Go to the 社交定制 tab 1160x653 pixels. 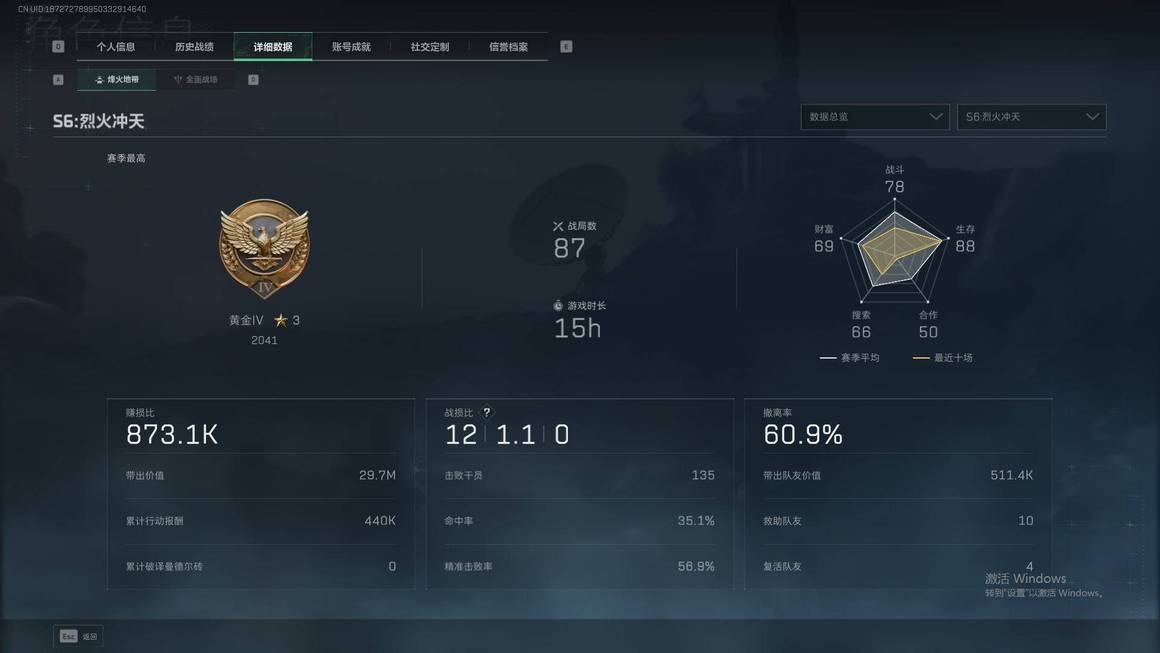430,47
